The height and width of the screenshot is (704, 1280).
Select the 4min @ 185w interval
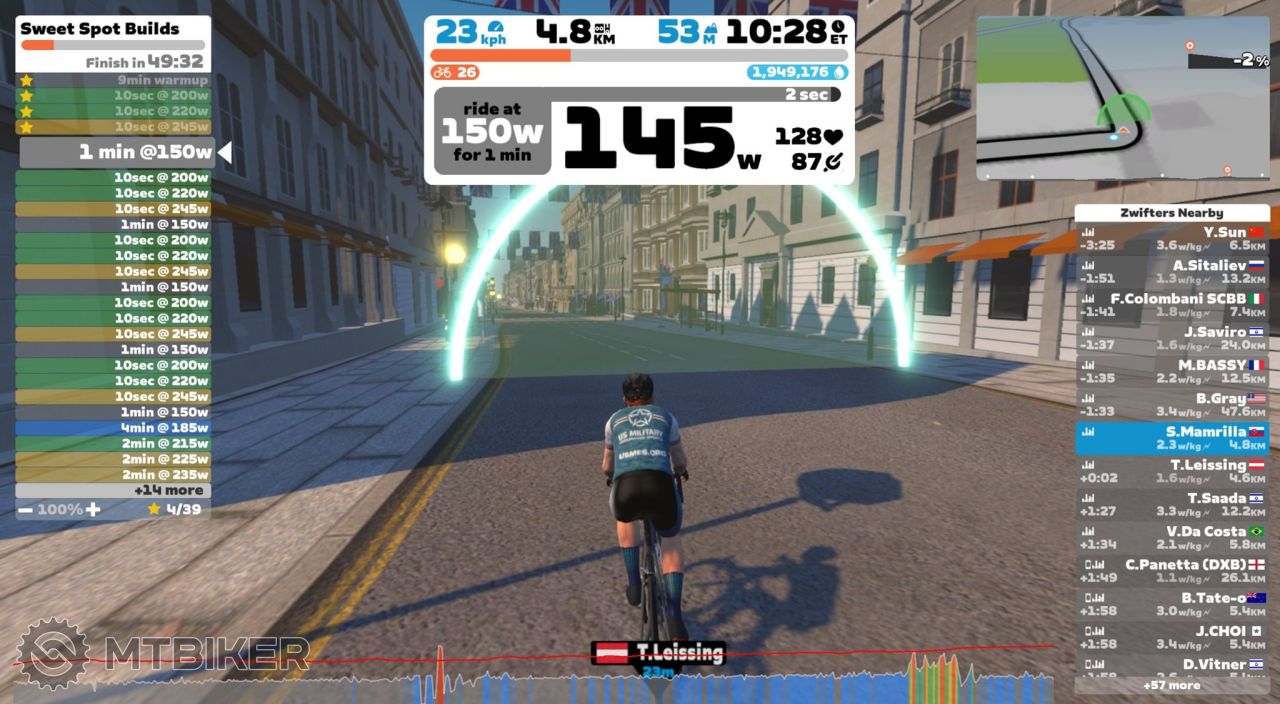[113, 428]
